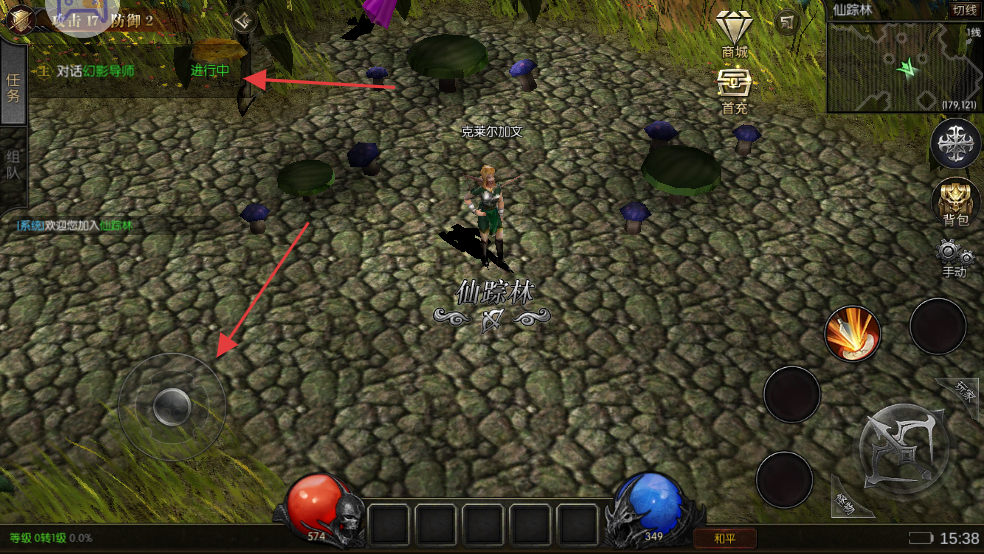Open the 背包 backpack
This screenshot has height=554, width=984.
click(x=956, y=201)
